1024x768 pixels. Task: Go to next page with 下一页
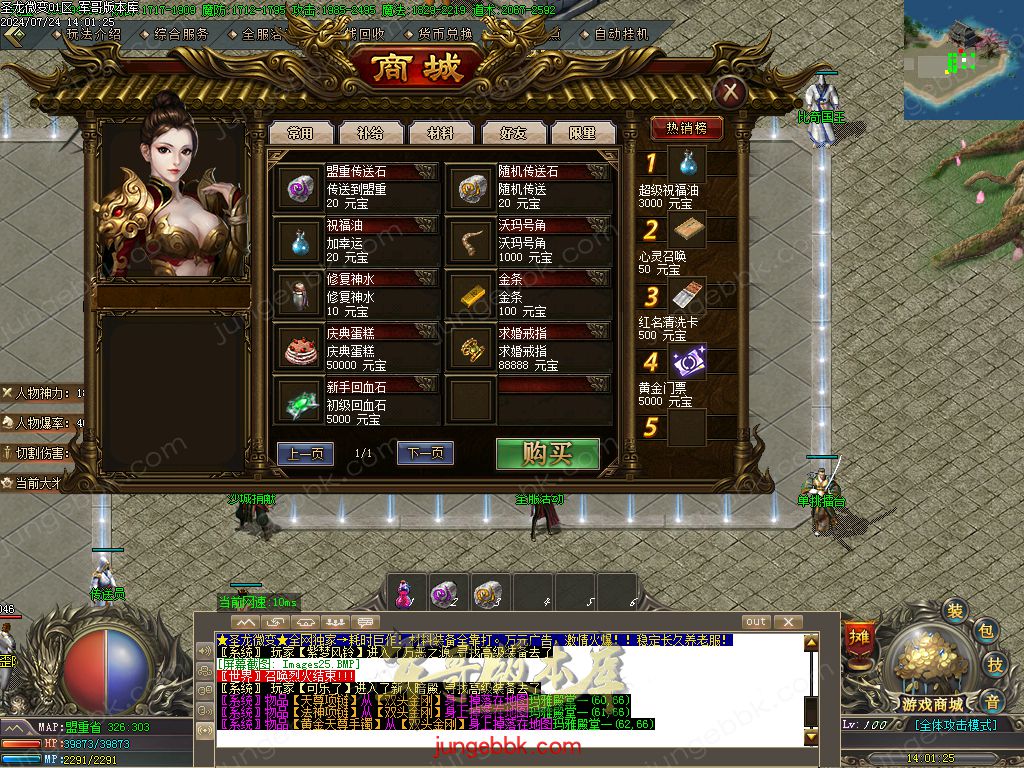425,454
